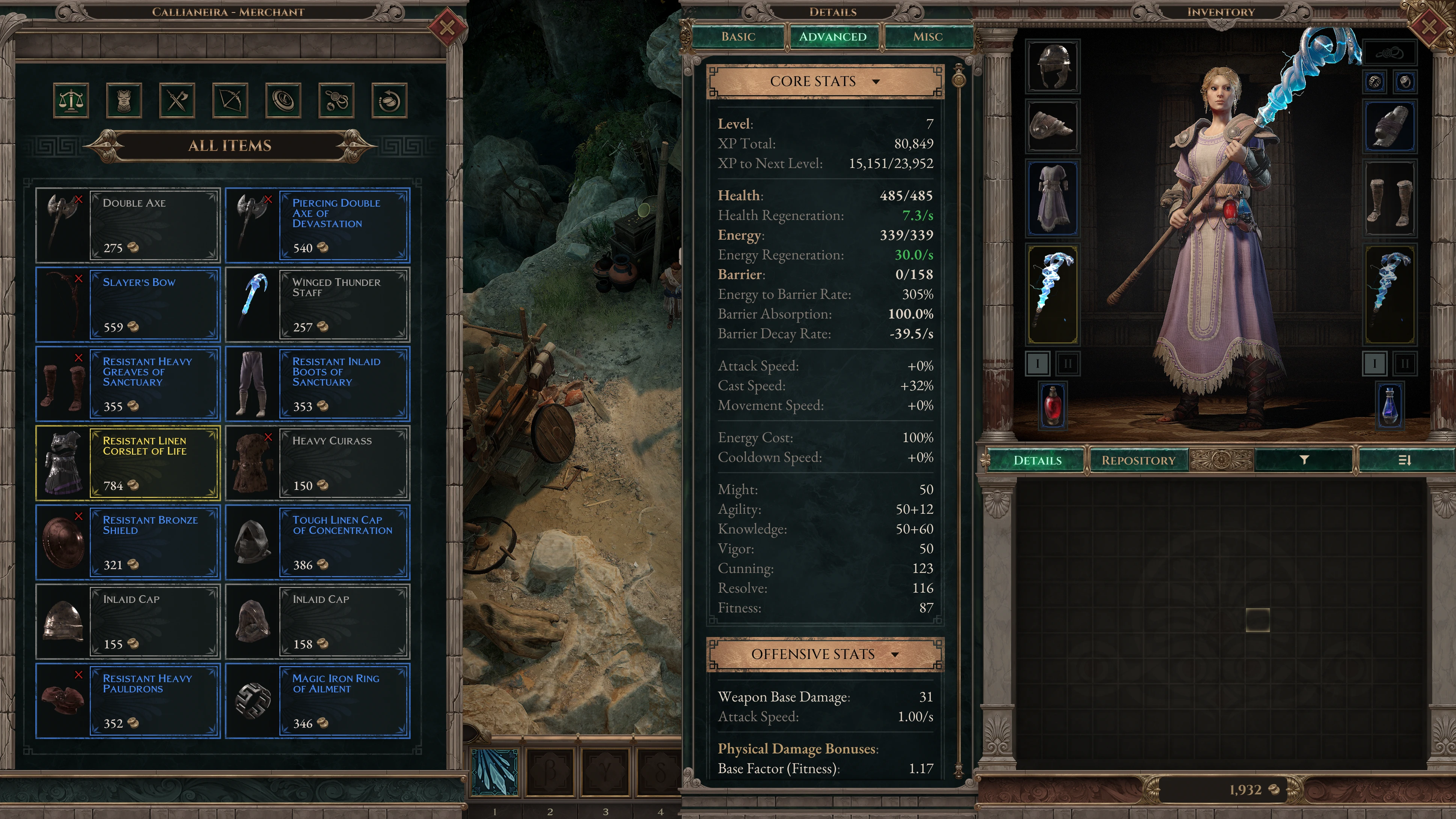Pick the Winged Thunder Staff listing
Viewport: 1456px width, 819px height.
pyautogui.click(x=318, y=304)
